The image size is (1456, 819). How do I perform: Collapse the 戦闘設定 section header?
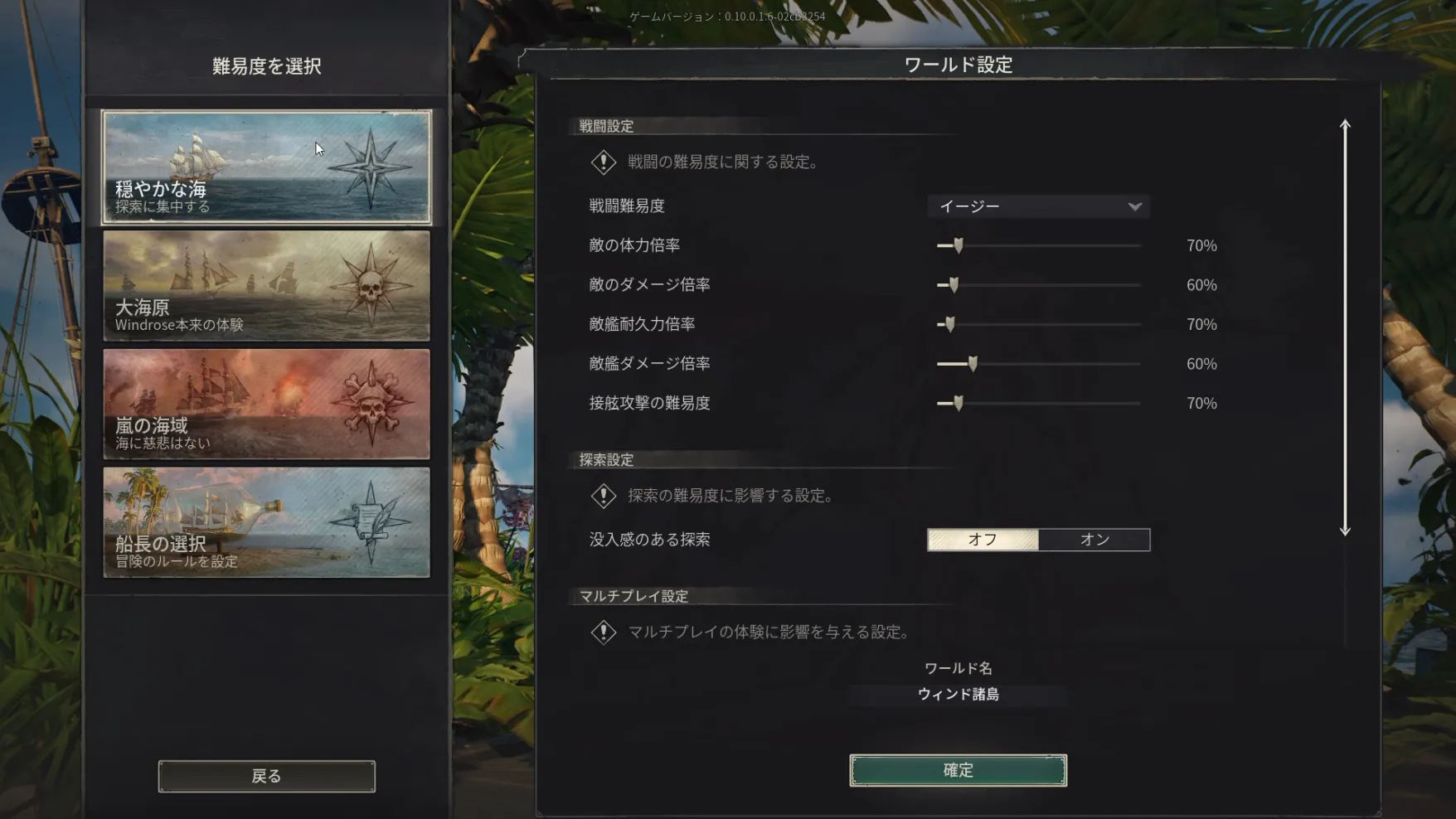point(605,126)
